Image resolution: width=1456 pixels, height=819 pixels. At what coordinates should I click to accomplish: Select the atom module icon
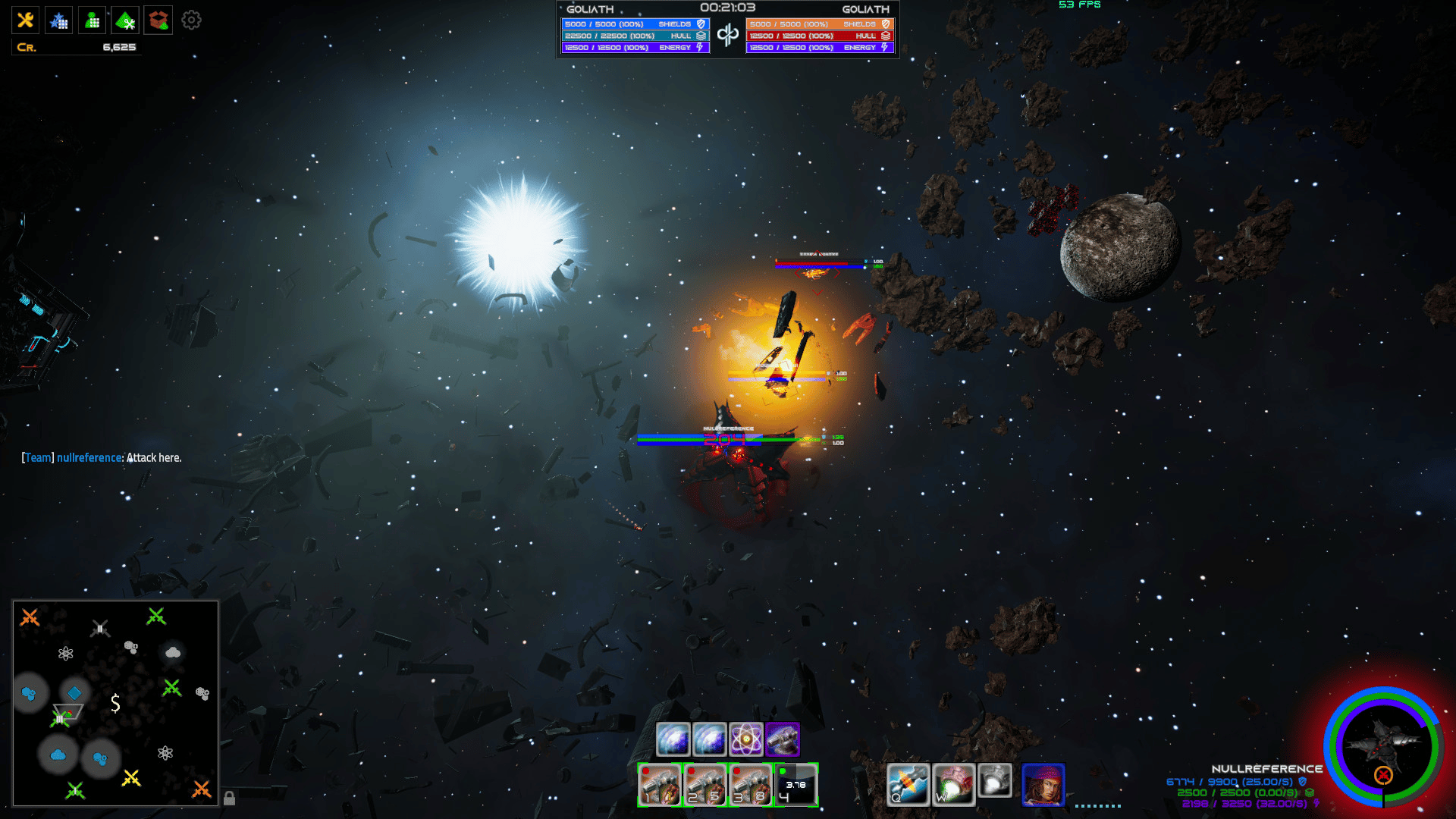pos(746,739)
